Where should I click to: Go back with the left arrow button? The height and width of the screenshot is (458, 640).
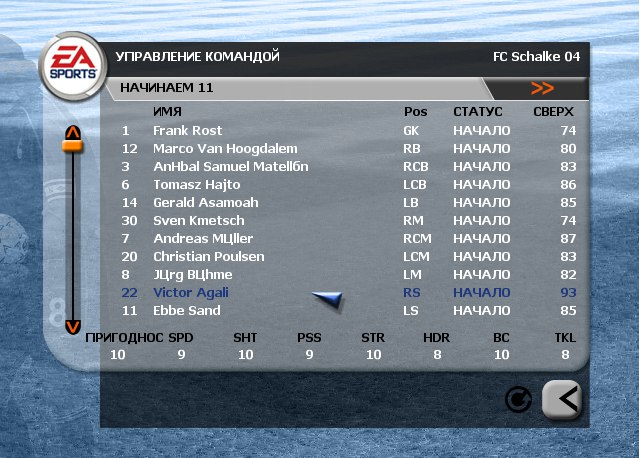tap(562, 399)
